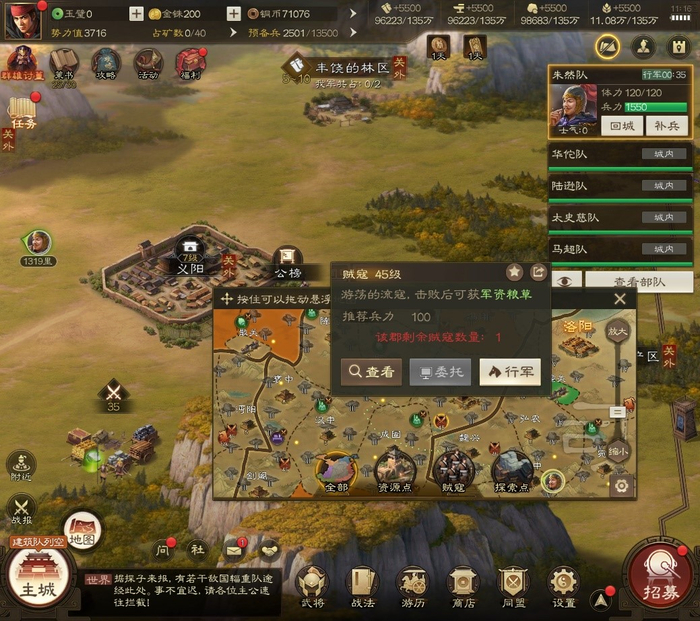Share the bandit location via the share icon
This screenshot has width=700, height=621.
click(x=538, y=271)
